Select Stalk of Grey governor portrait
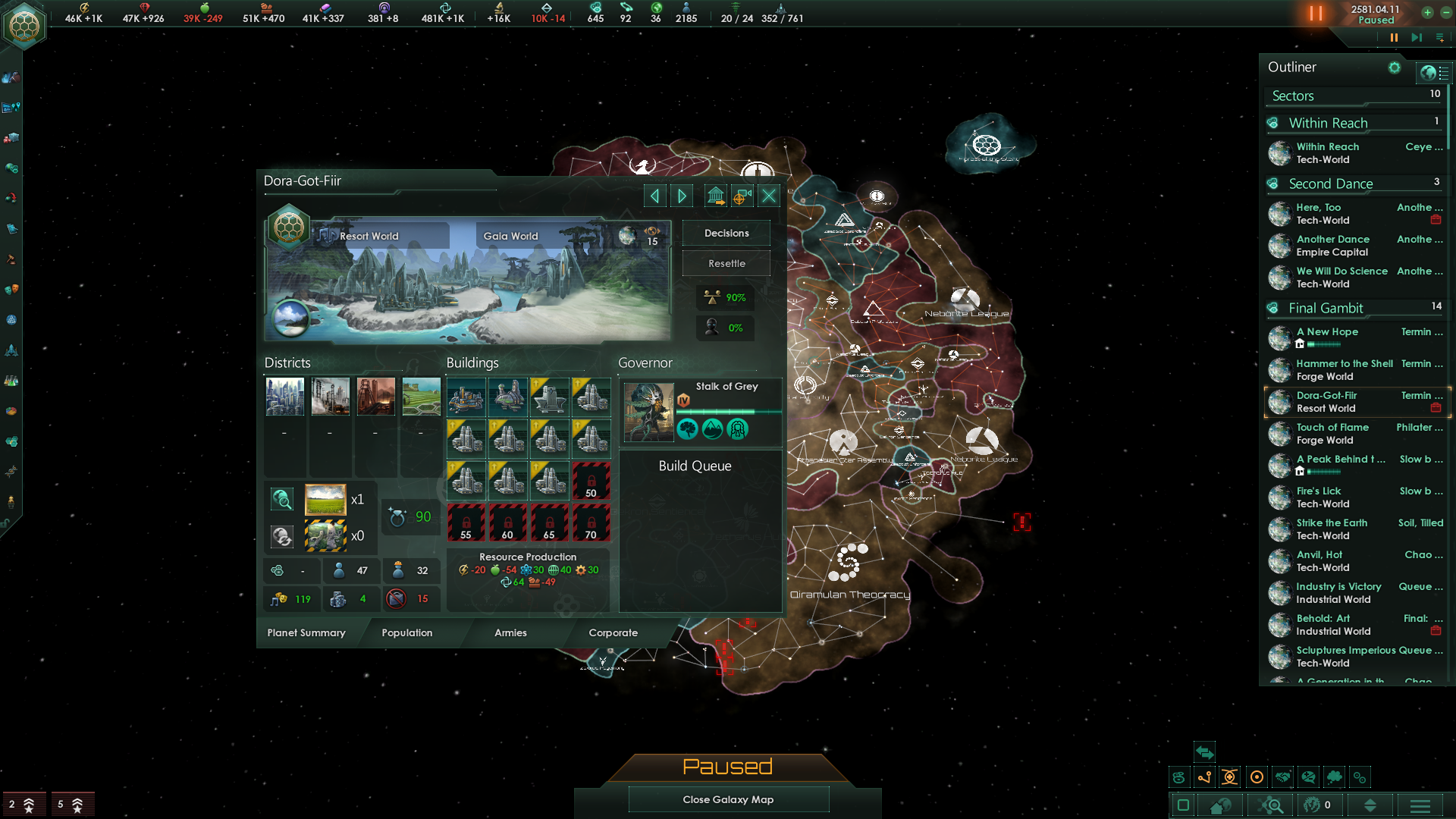This screenshot has width=1456, height=819. [x=648, y=412]
